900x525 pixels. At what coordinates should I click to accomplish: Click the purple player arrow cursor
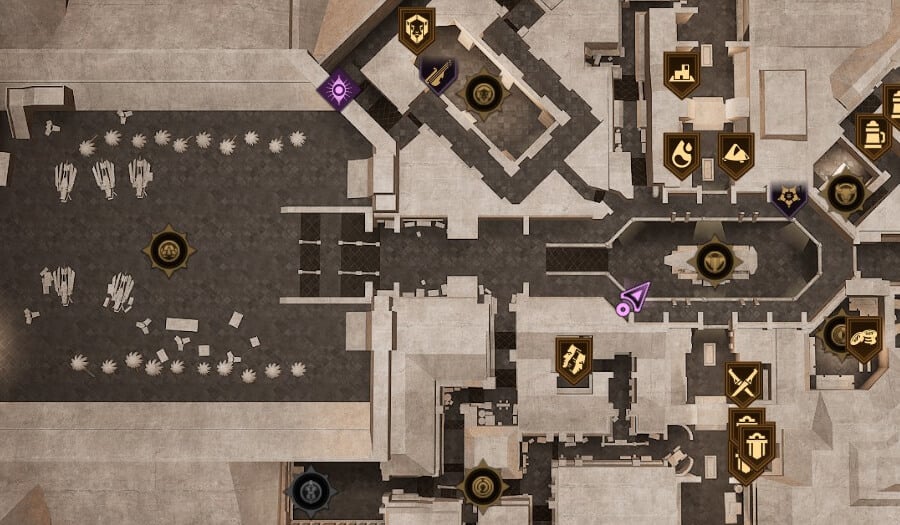point(633,298)
